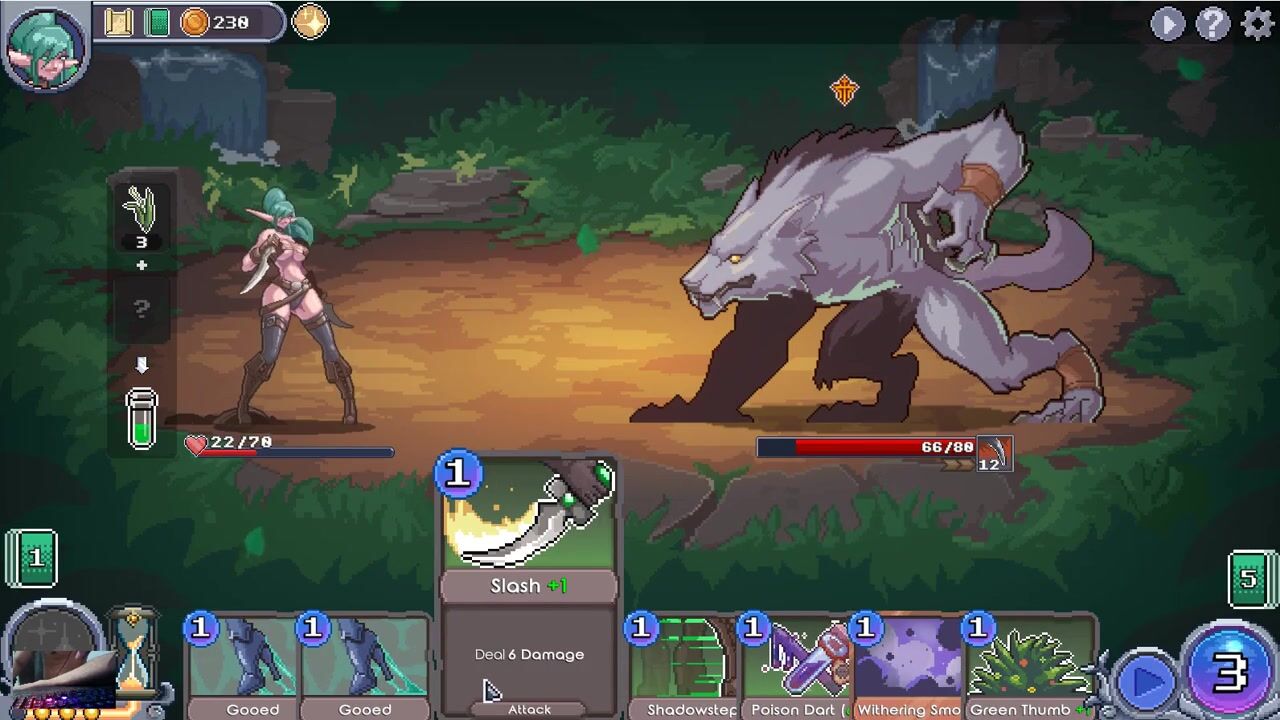Open the draw pile showing 1
This screenshot has height=720, width=1280.
click(32, 557)
